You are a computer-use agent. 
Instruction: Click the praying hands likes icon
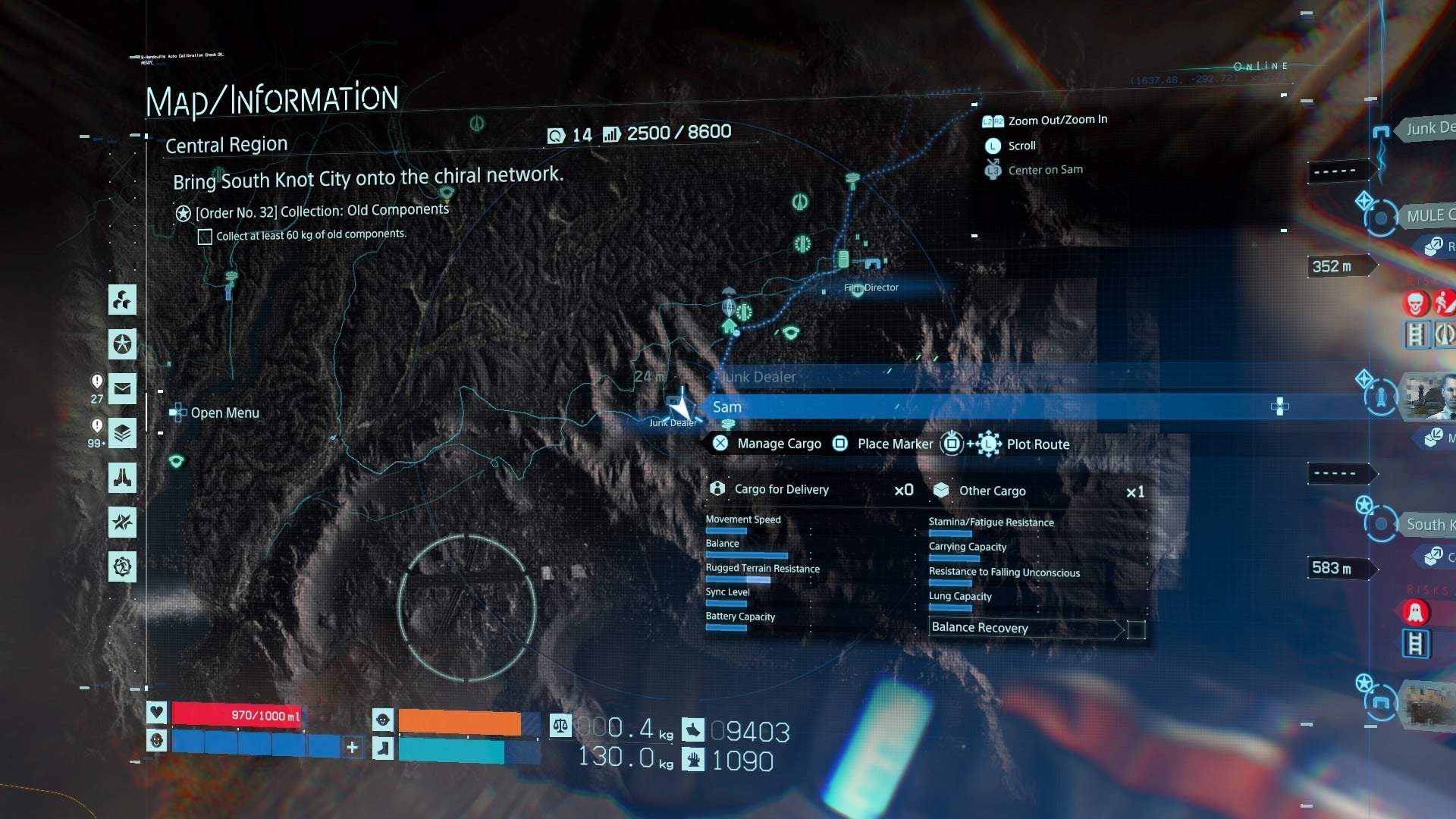point(123,478)
